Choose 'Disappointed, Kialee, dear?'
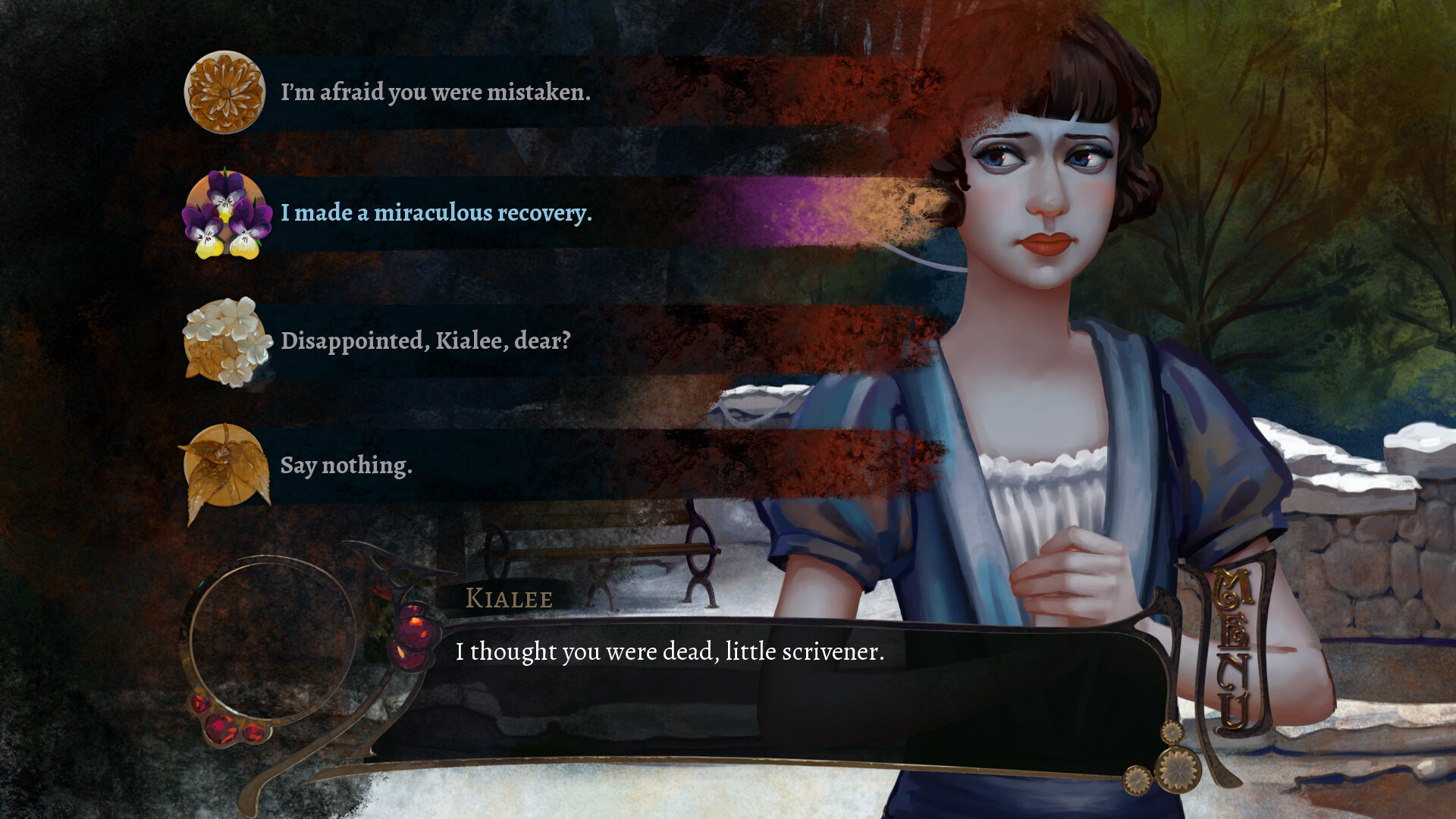Screen dimensions: 1456x819 pos(427,343)
